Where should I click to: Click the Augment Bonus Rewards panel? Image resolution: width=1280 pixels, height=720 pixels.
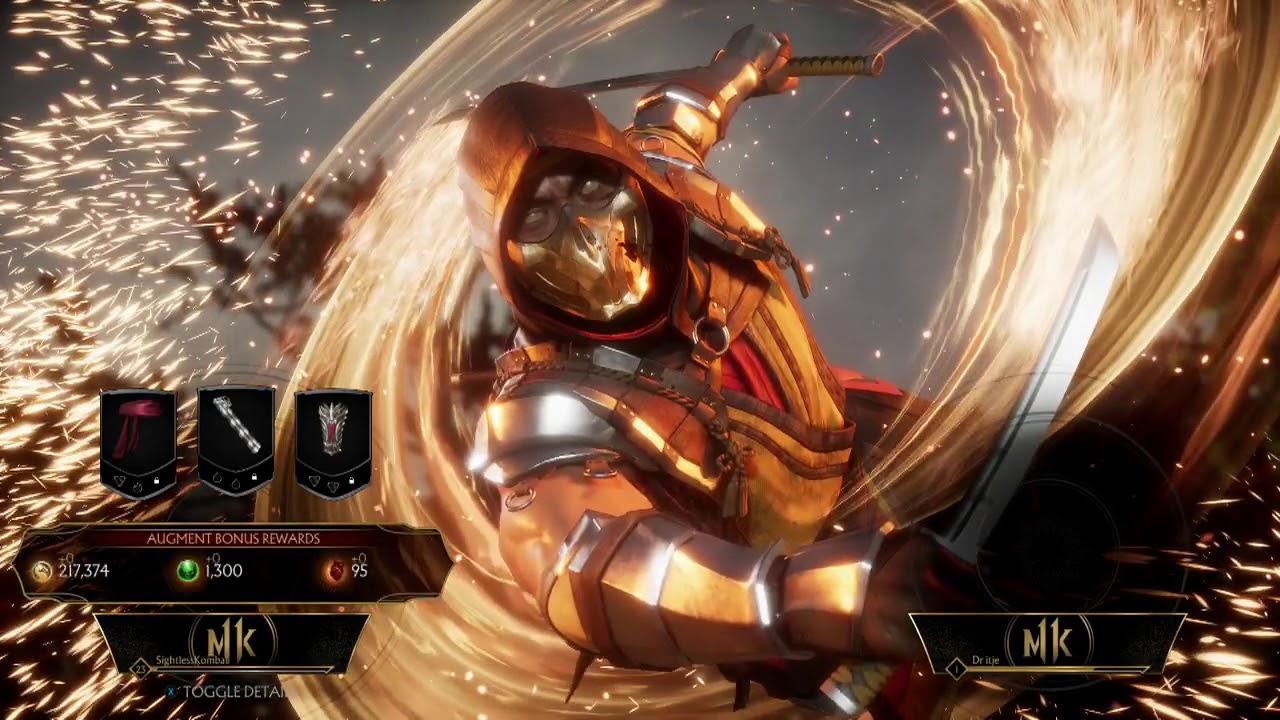(234, 563)
